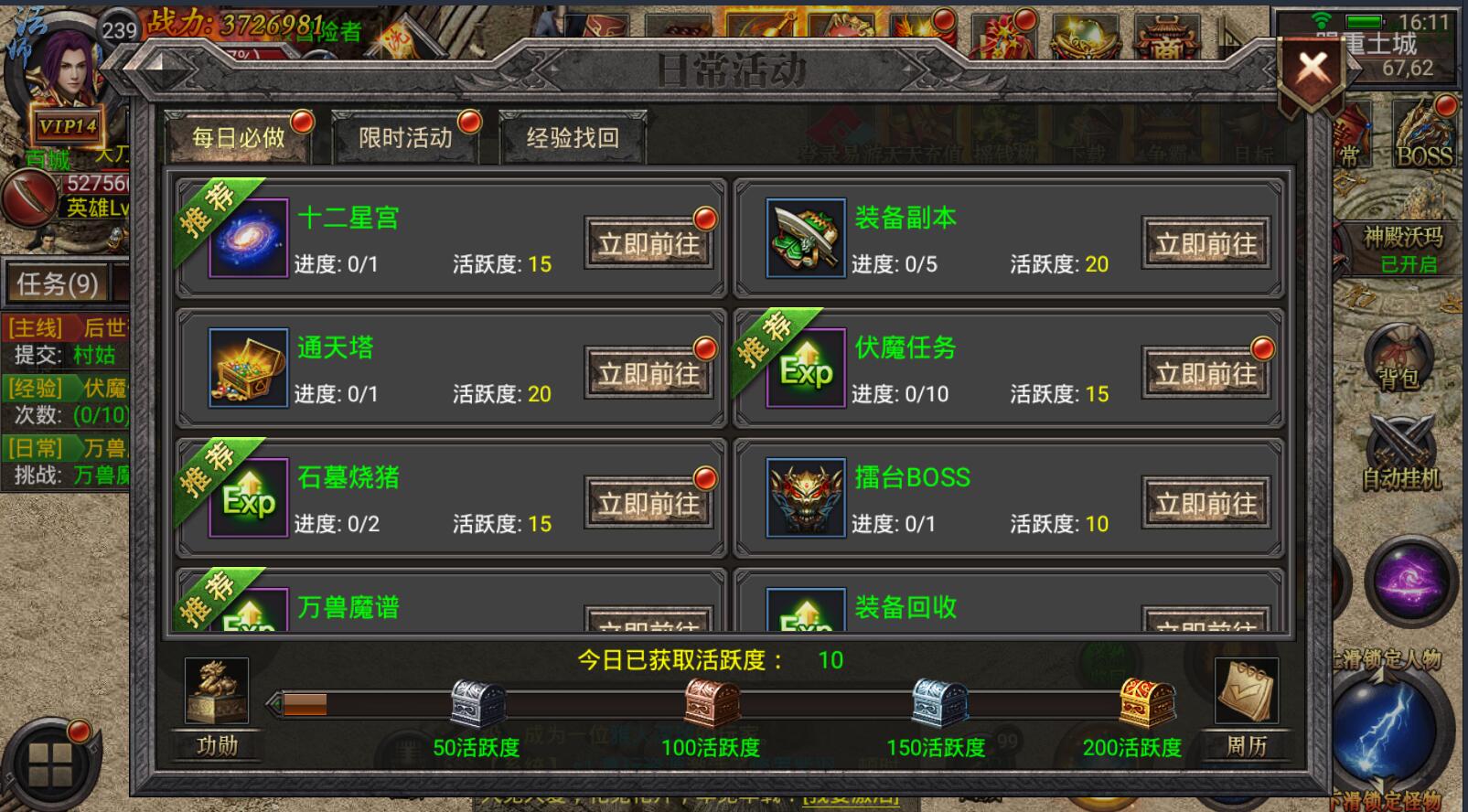Click the 擂台BOSS demon mask icon

pos(804,498)
